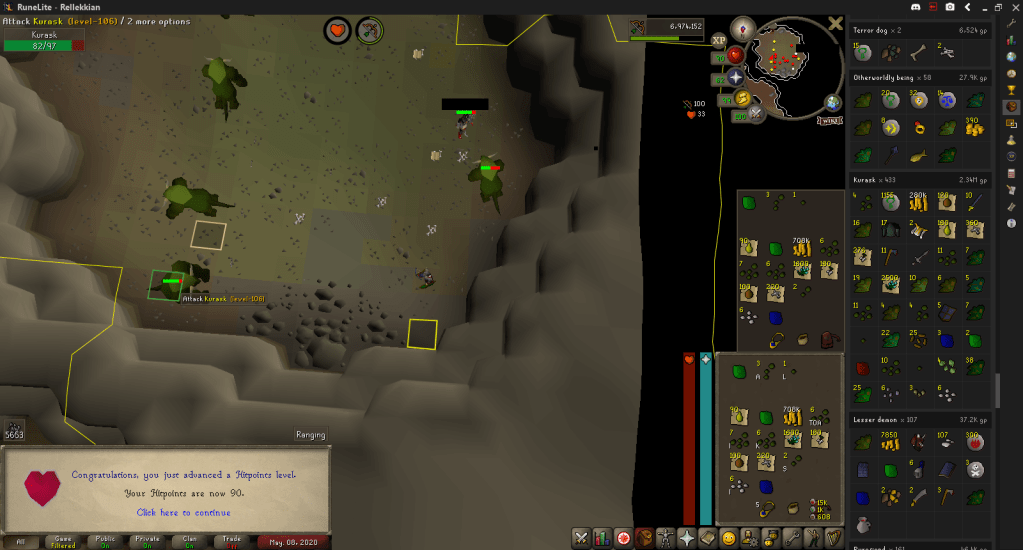Toggle run with the run energy orb
The image size is (1023, 550).
coord(741,98)
